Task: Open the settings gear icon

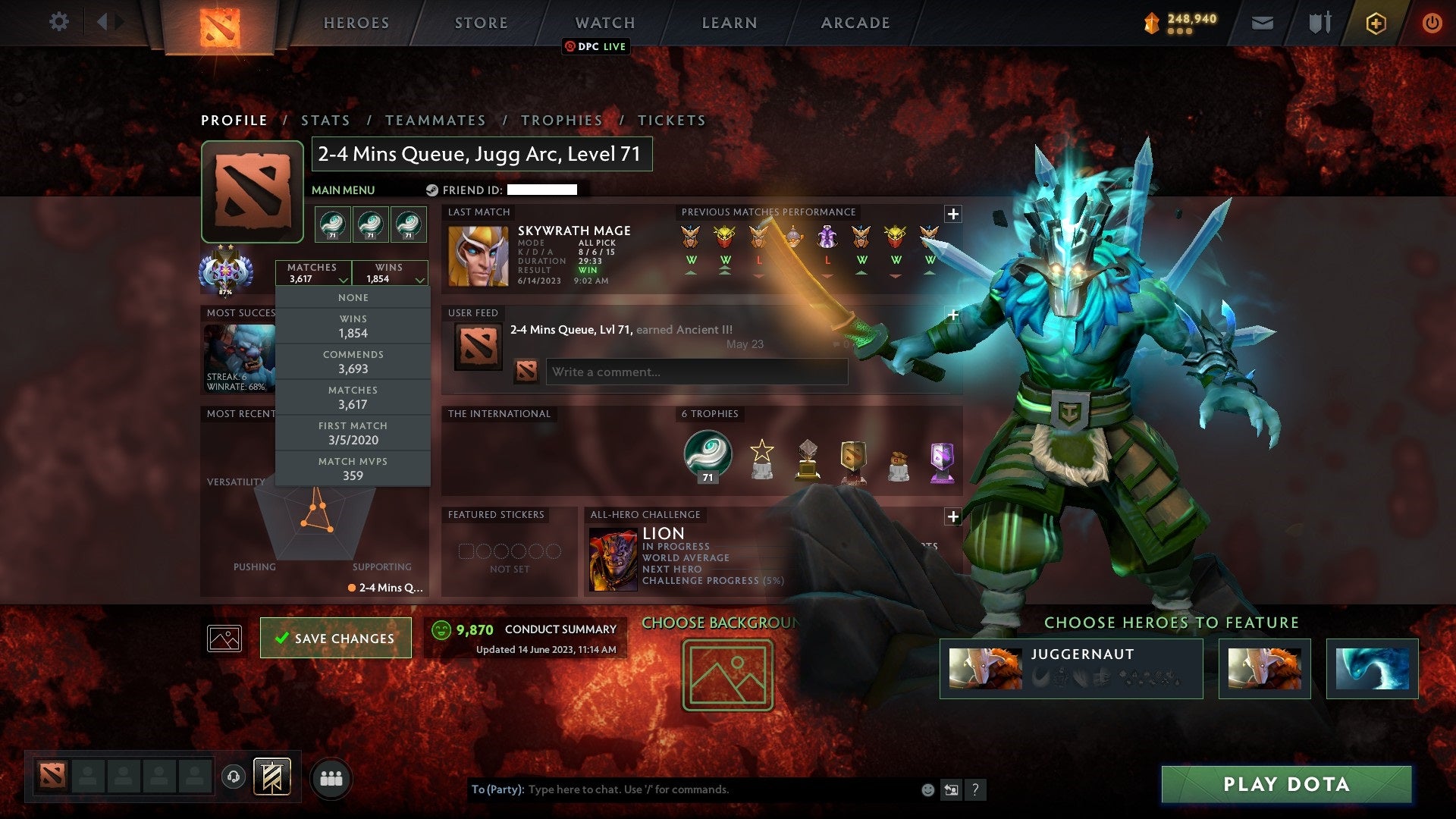Action: pos(59,22)
